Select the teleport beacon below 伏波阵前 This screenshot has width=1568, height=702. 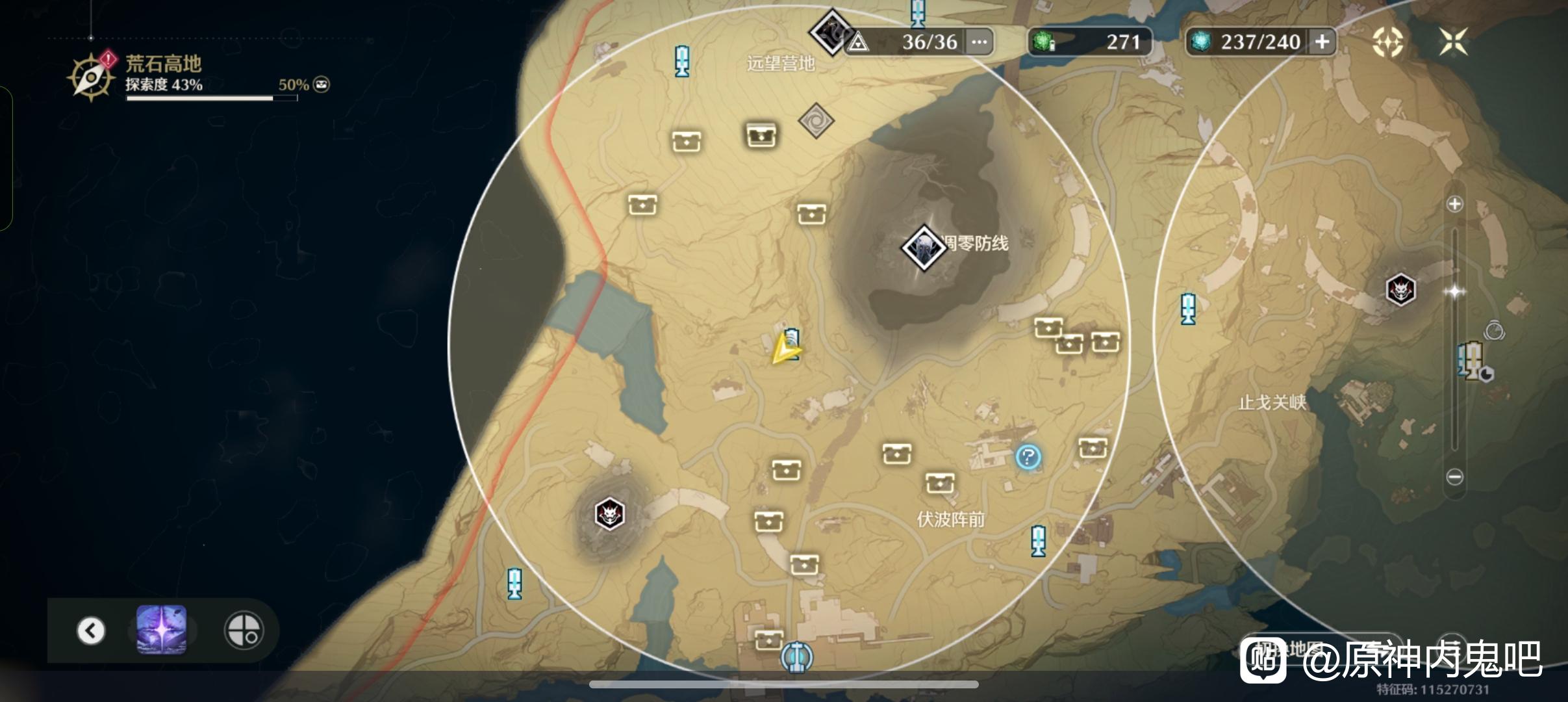pyautogui.click(x=1038, y=541)
